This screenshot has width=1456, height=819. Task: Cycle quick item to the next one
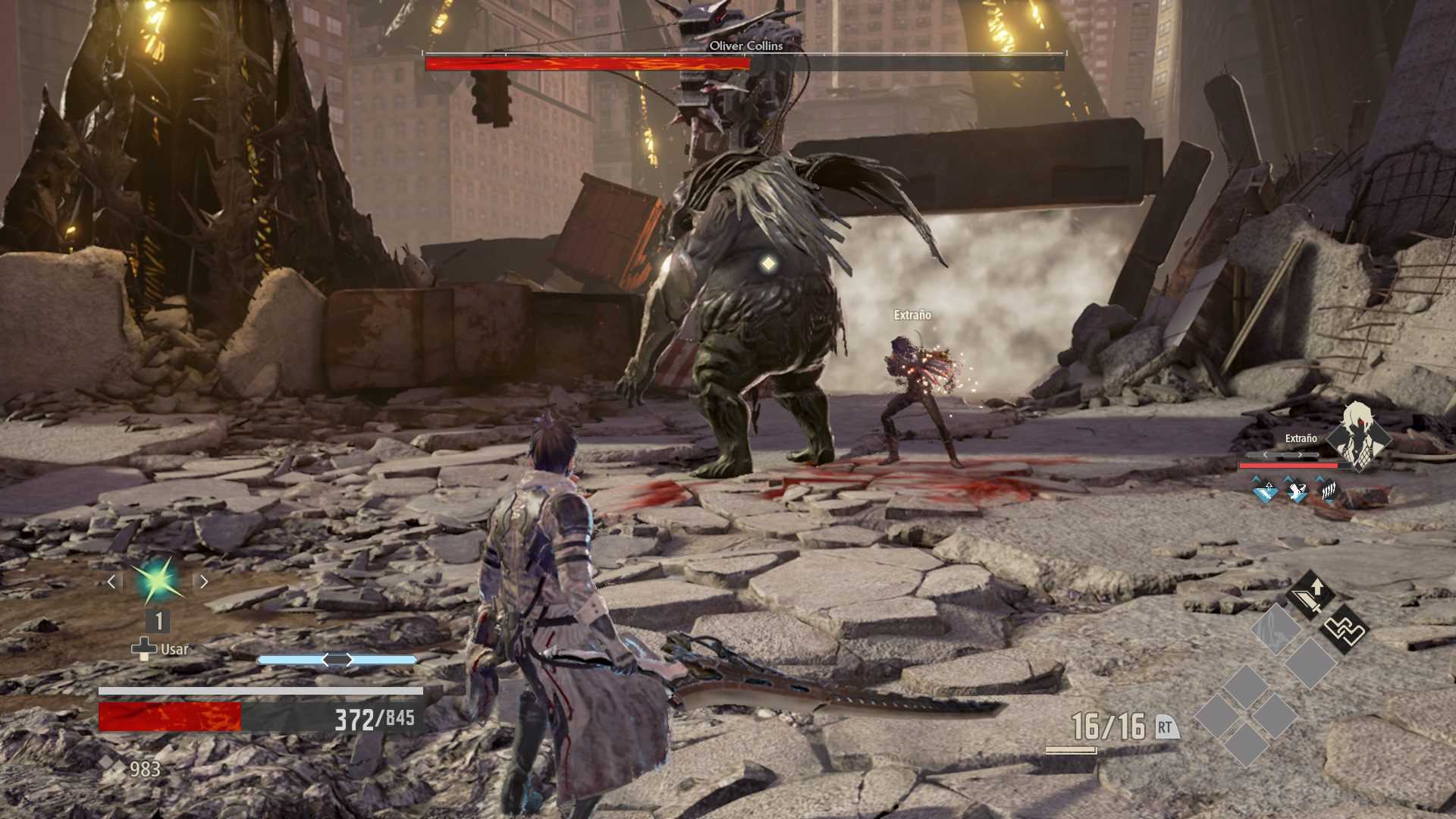click(x=203, y=582)
